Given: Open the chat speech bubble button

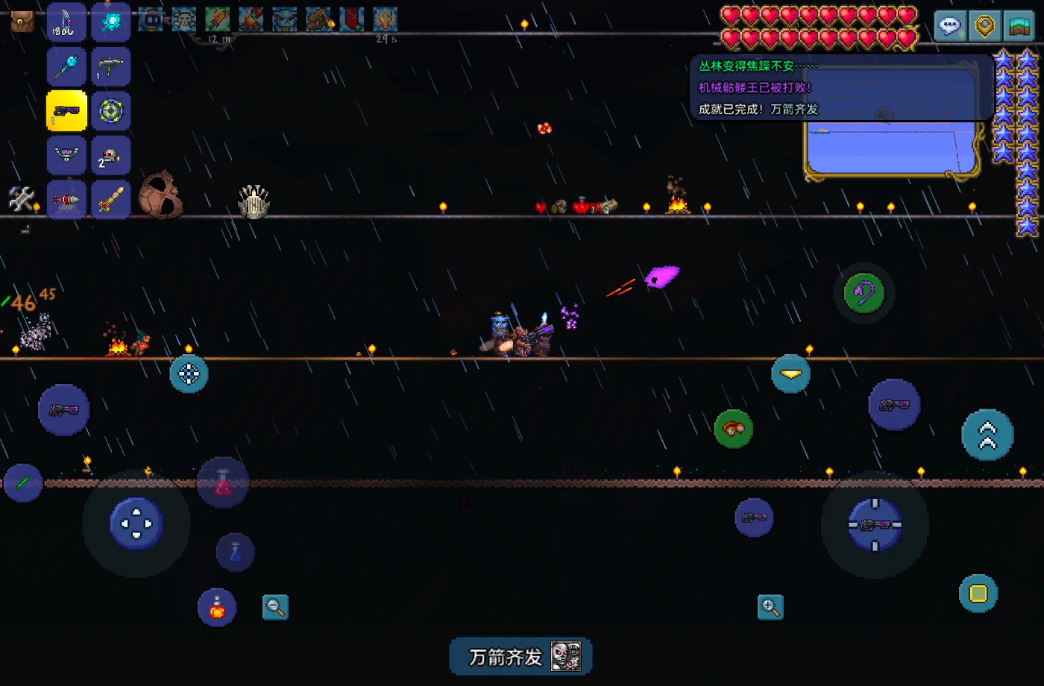Looking at the screenshot, I should tap(950, 25).
